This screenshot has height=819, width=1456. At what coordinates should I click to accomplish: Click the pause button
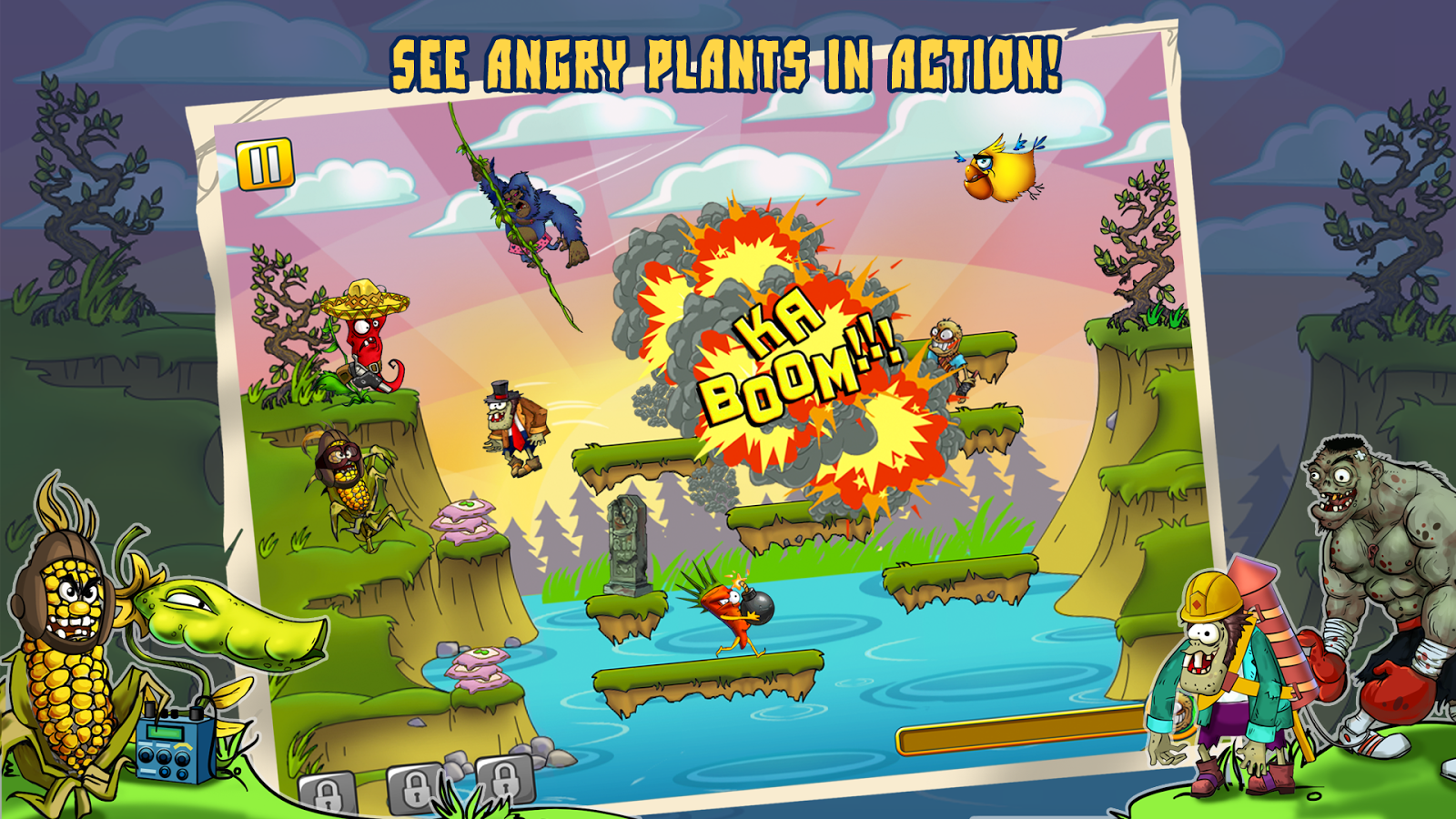click(265, 164)
